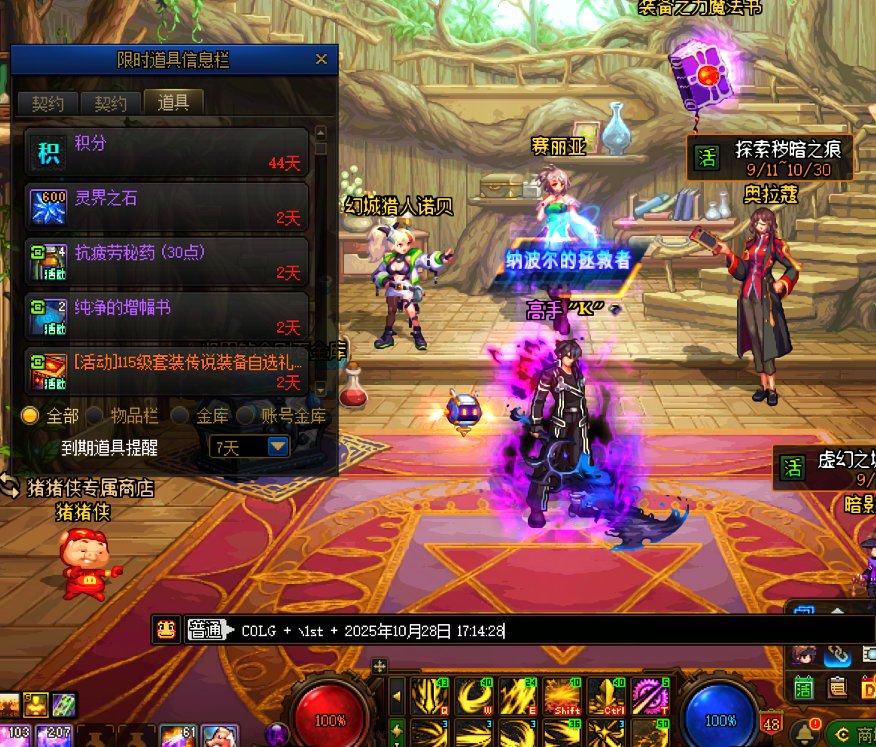Viewport: 876px width, 747px height.
Task: Pick the 纯净的增幅书 entry
Action: pos(166,316)
